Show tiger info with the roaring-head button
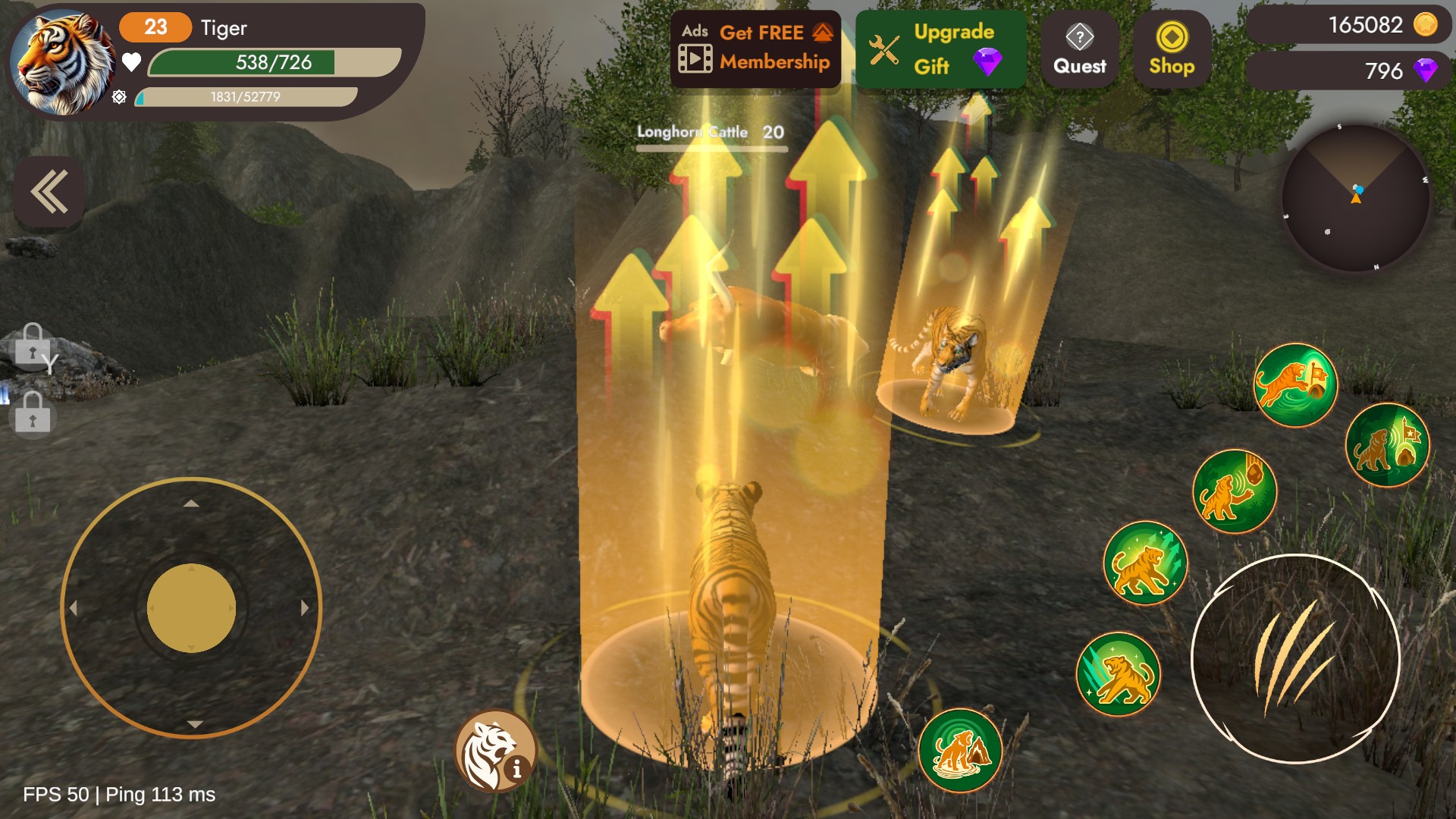The height and width of the screenshot is (819, 1456). click(x=495, y=751)
